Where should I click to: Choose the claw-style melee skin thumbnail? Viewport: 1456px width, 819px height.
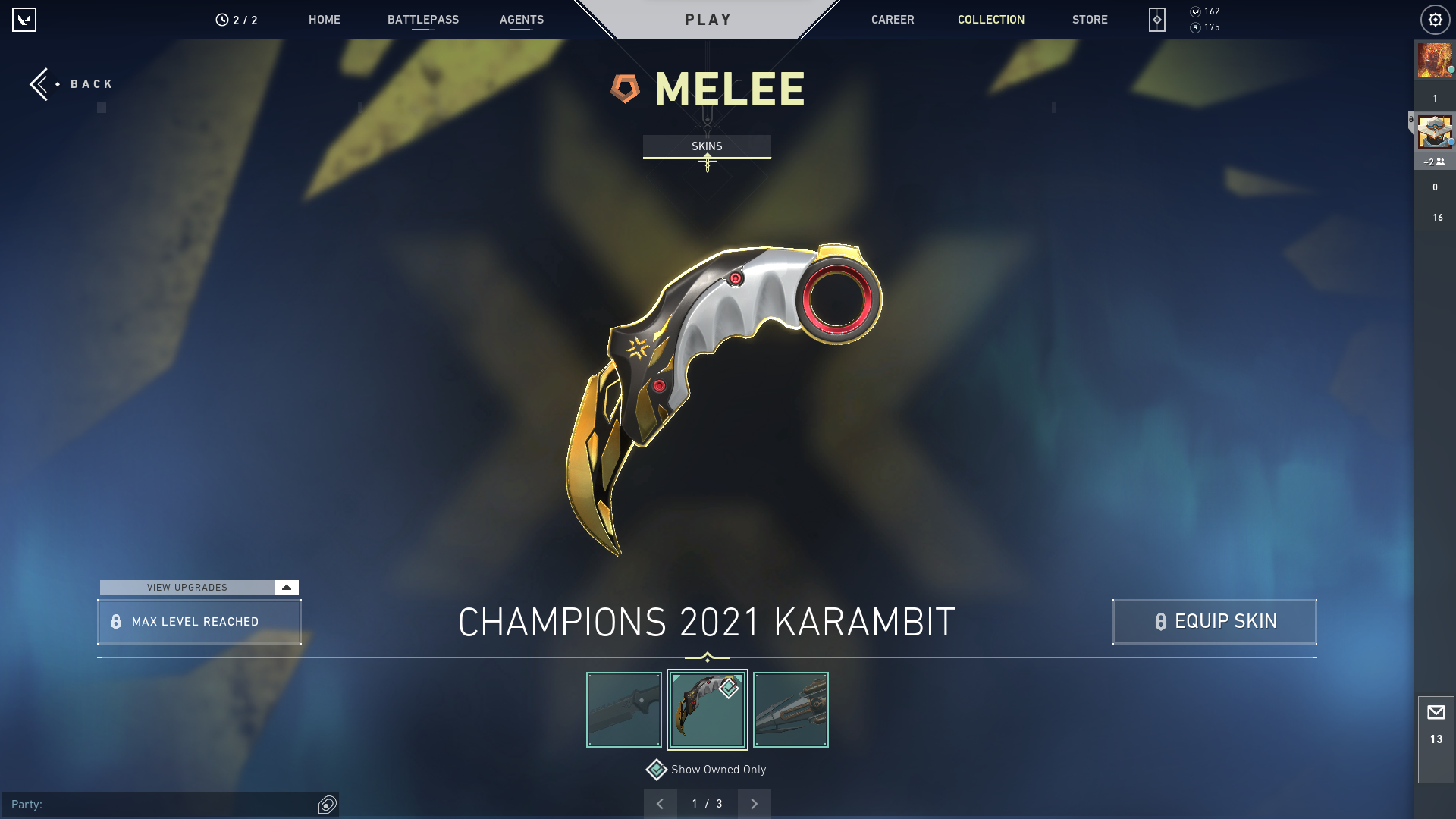point(790,710)
